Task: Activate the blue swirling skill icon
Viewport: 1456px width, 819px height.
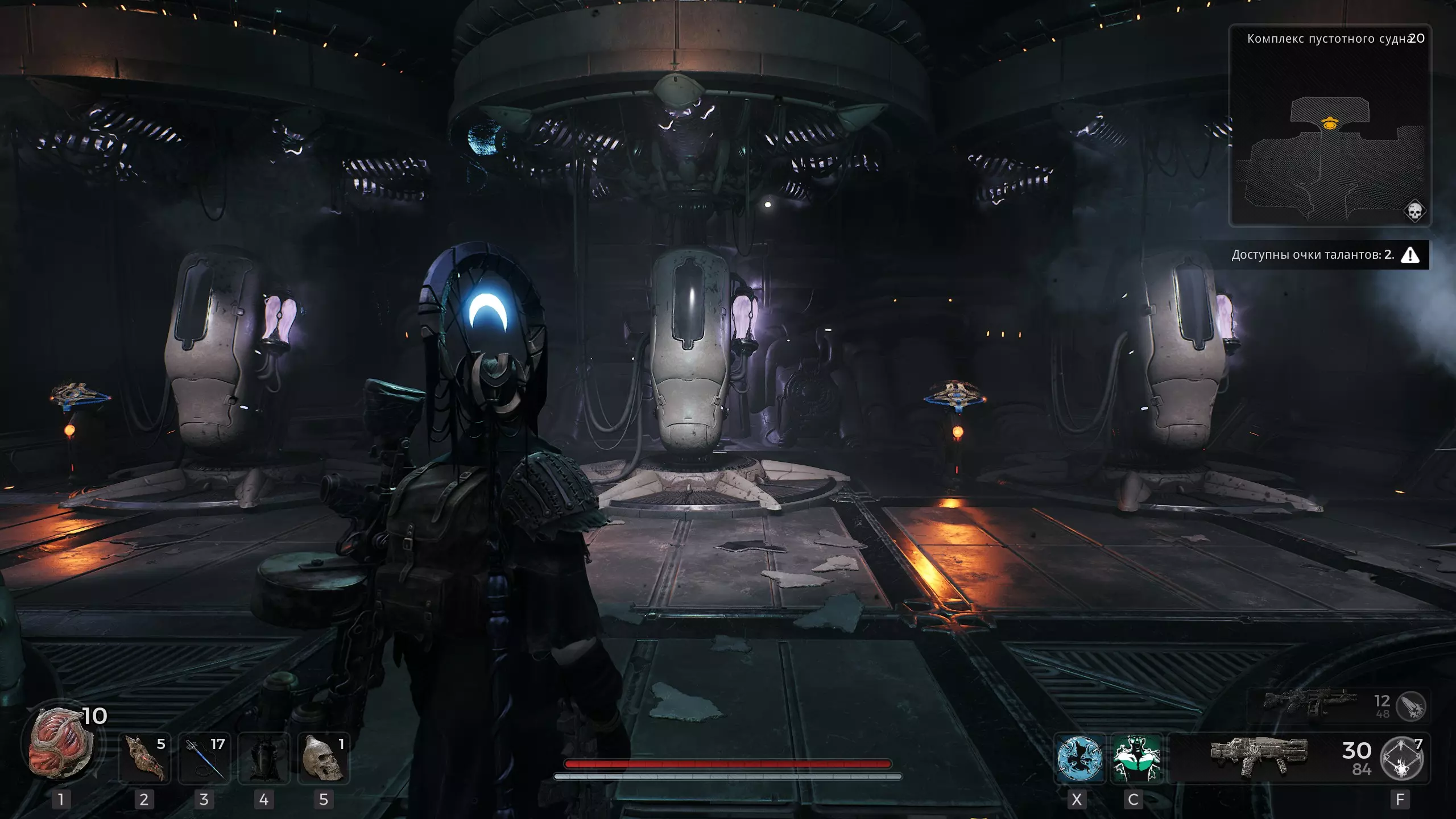Action: [x=1079, y=759]
